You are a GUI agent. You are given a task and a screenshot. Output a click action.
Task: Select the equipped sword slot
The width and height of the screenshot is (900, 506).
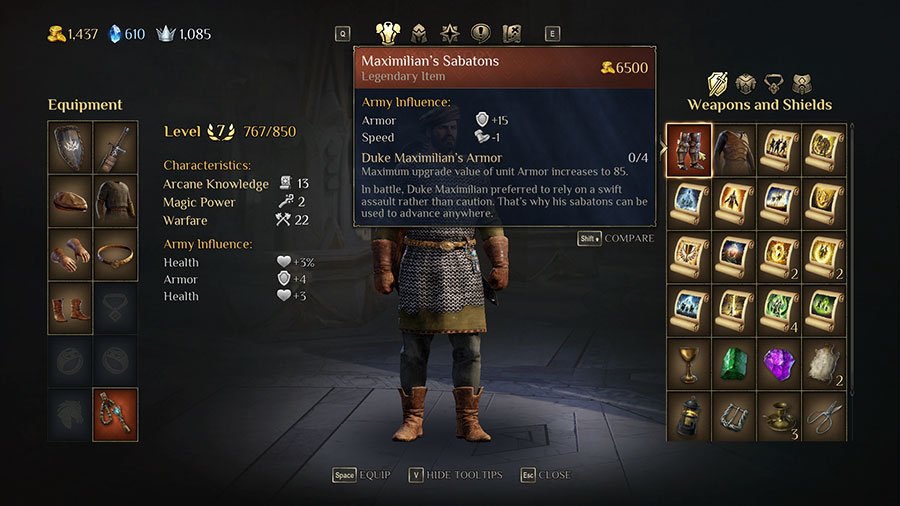115,146
